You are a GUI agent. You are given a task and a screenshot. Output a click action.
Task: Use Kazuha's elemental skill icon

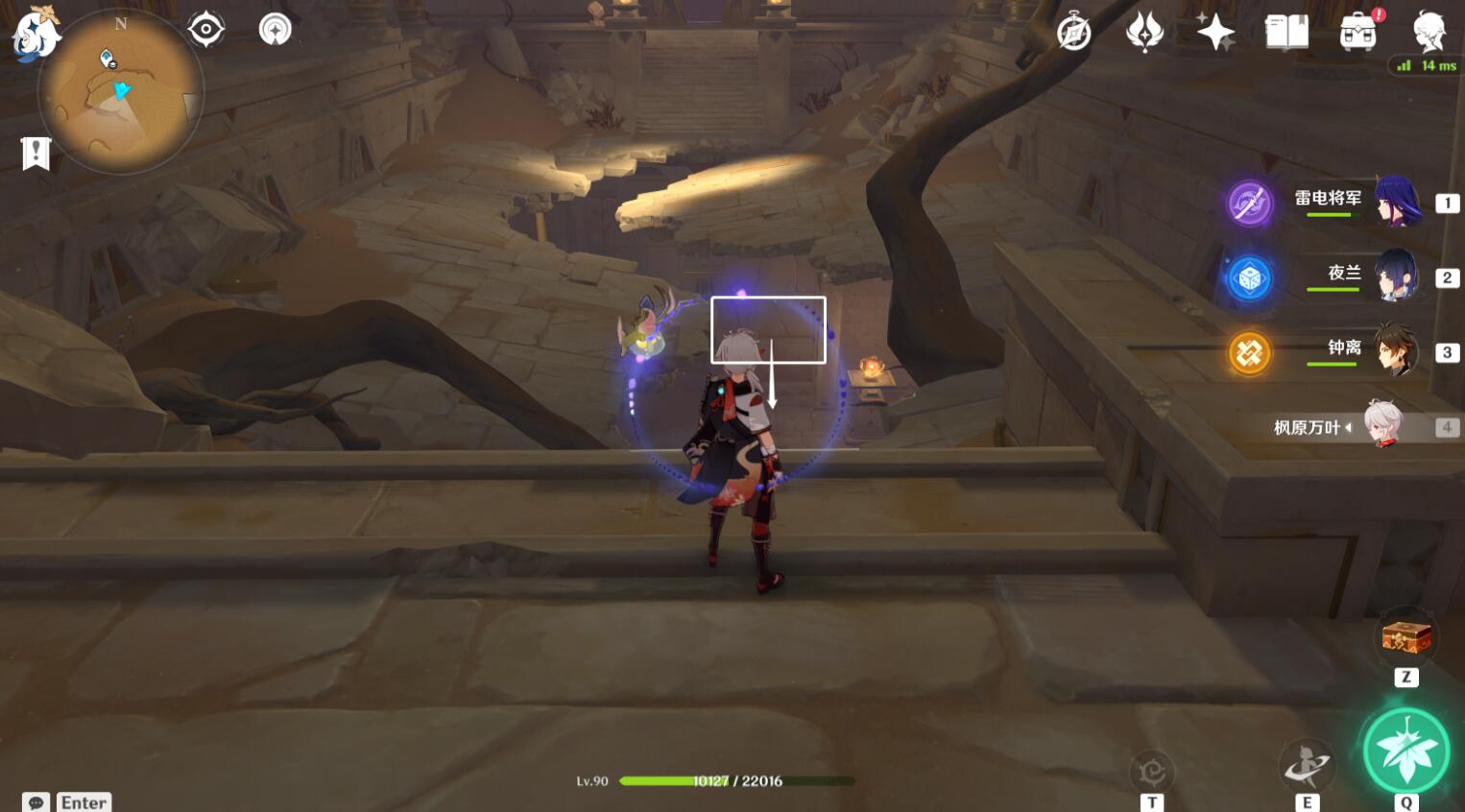click(1307, 766)
